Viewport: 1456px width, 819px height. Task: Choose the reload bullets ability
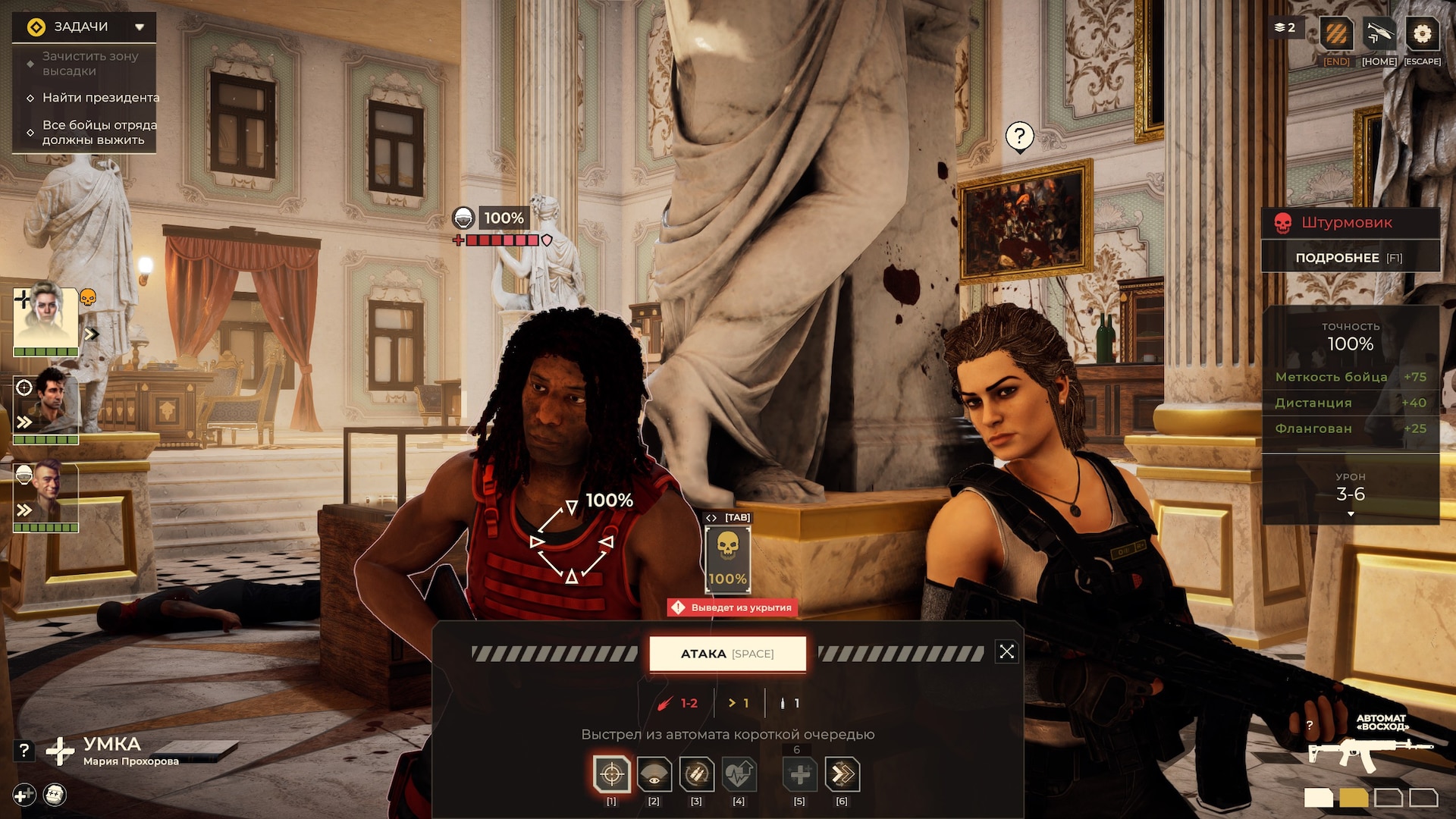696,774
